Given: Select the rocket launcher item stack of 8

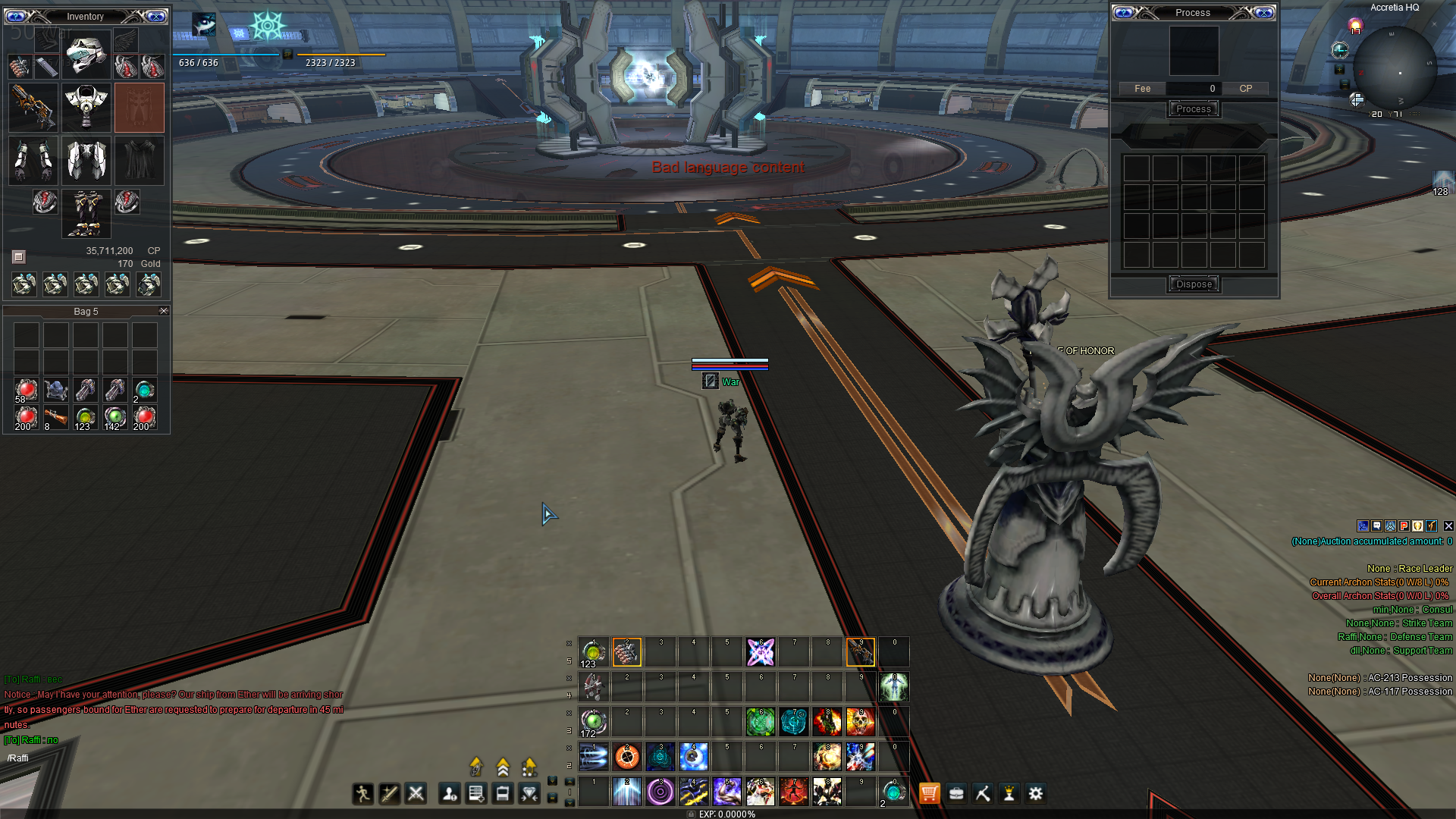Looking at the screenshot, I should [55, 416].
